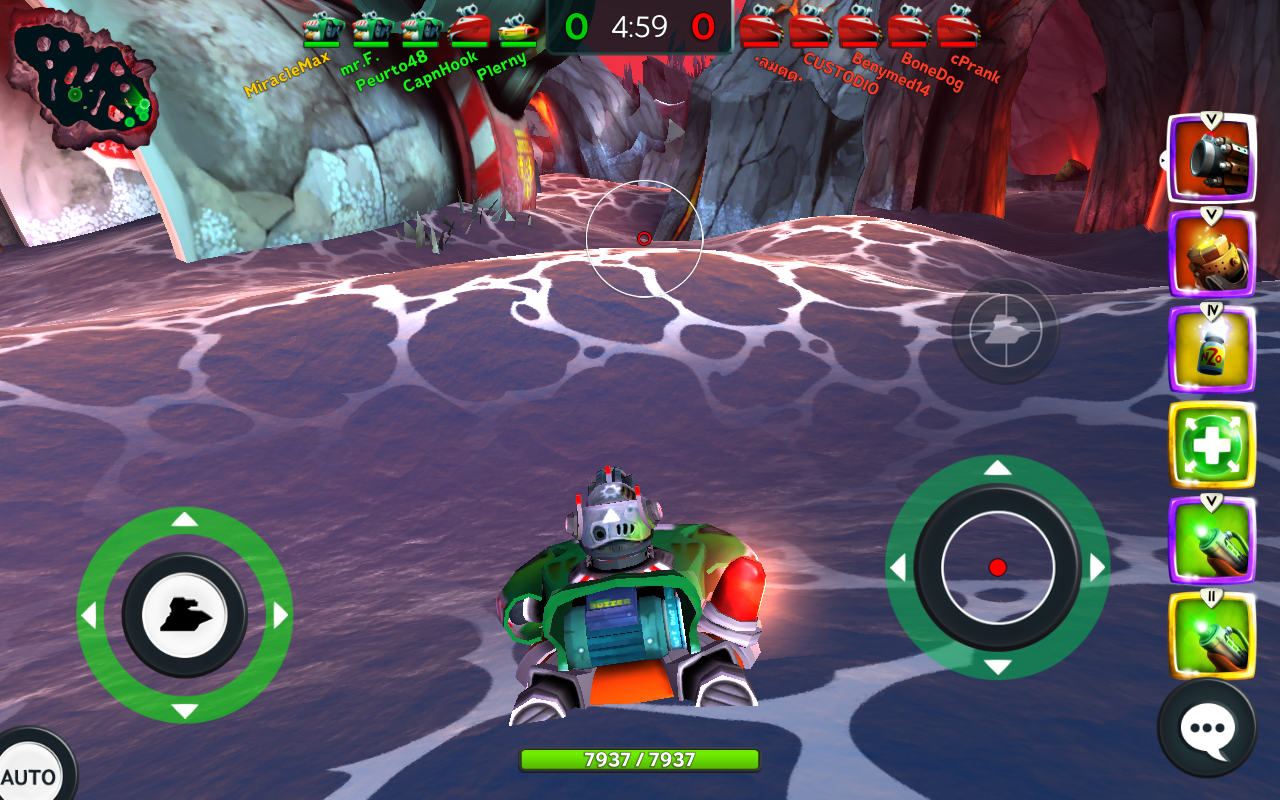Screen dimensions: 1280x800
Task: Click the movement joystick's right arrow
Action: pyautogui.click(x=280, y=615)
